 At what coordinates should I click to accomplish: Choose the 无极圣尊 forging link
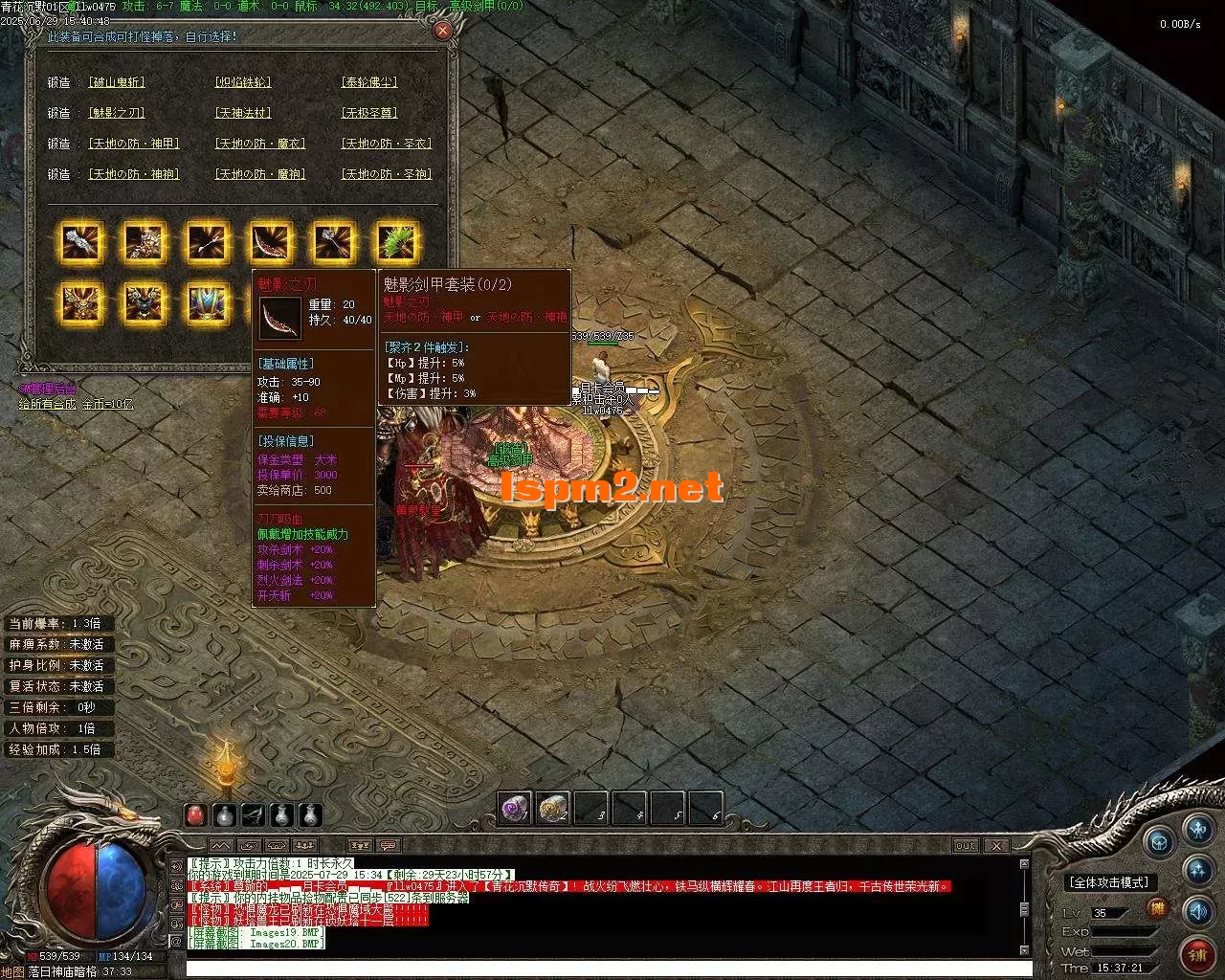click(x=369, y=114)
